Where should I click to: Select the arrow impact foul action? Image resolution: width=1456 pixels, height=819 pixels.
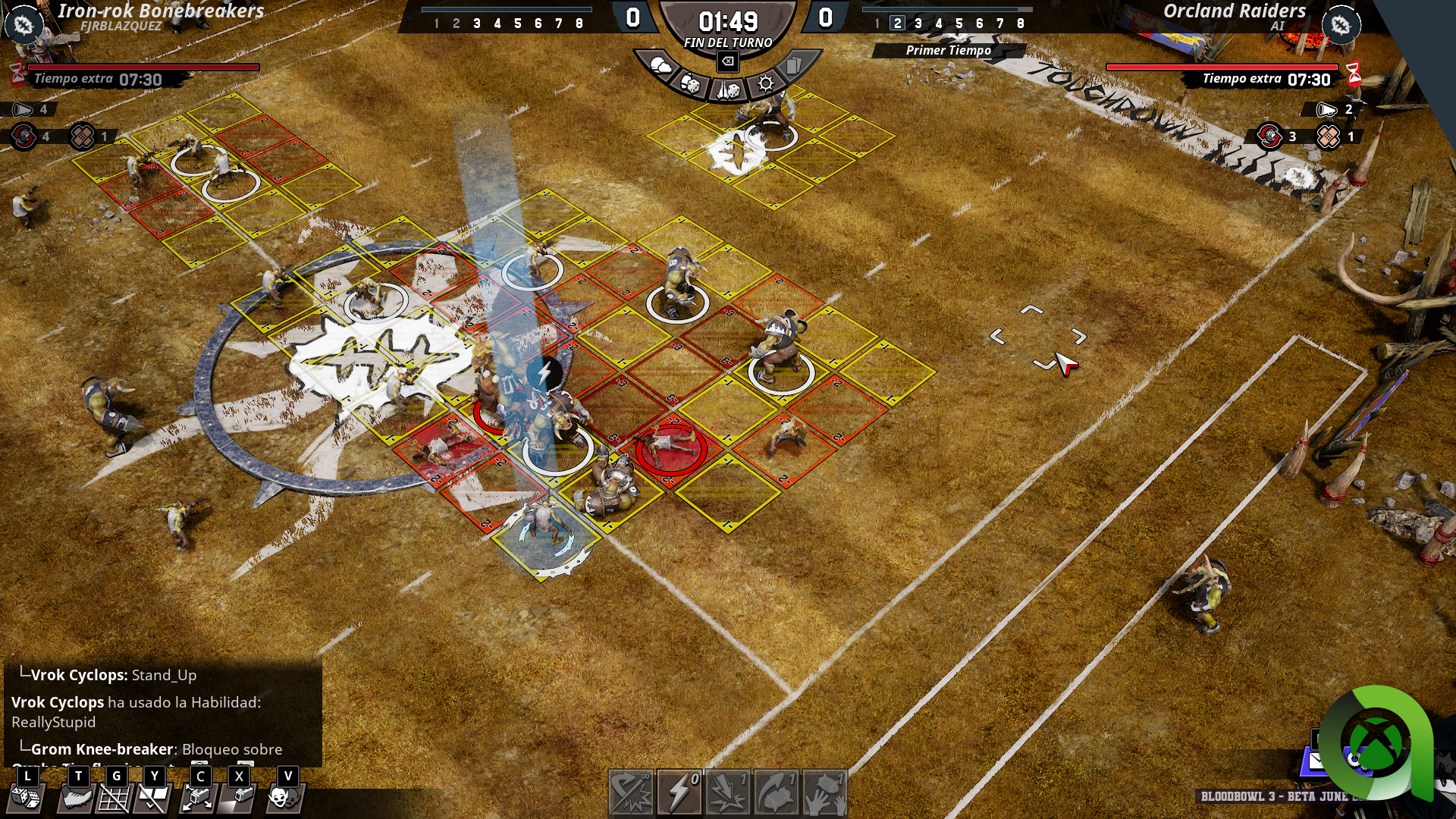(728, 792)
